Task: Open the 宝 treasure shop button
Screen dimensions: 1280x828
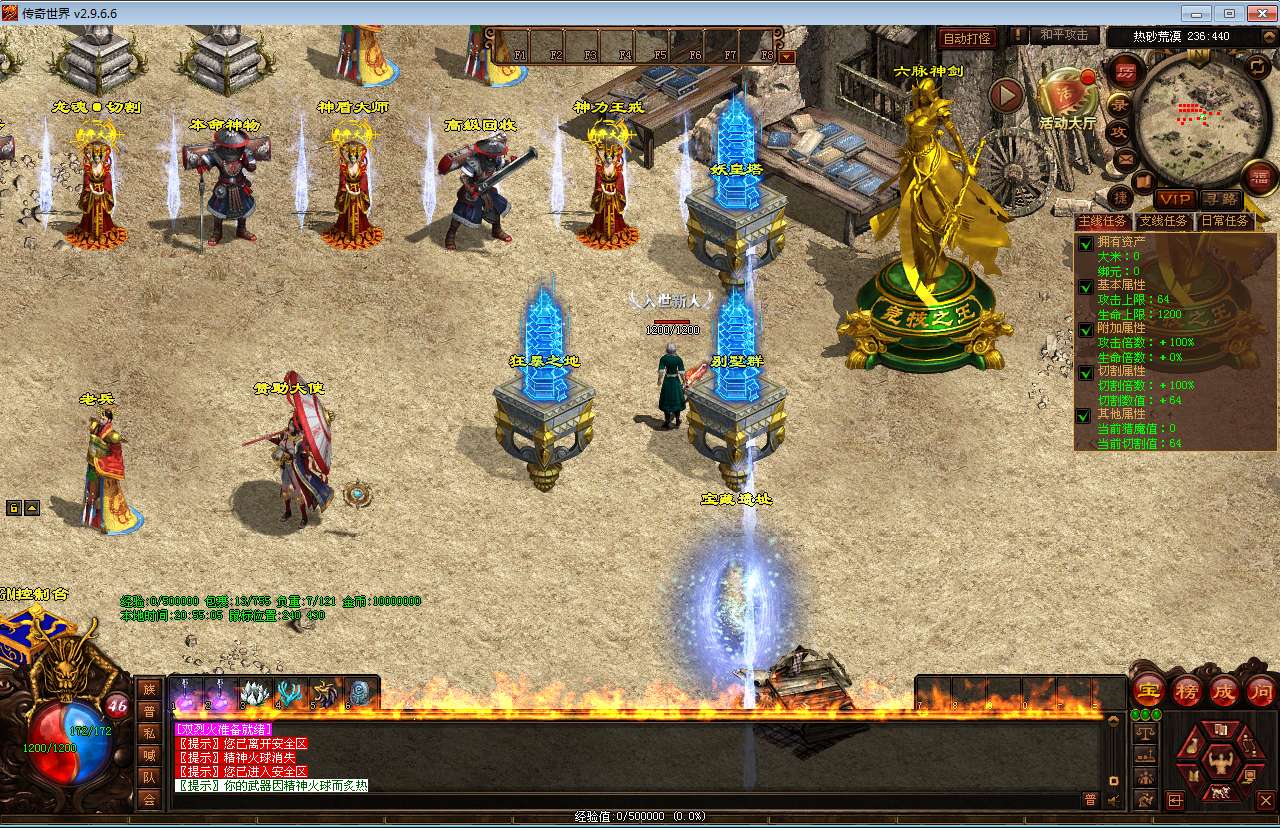Action: 1149,690
